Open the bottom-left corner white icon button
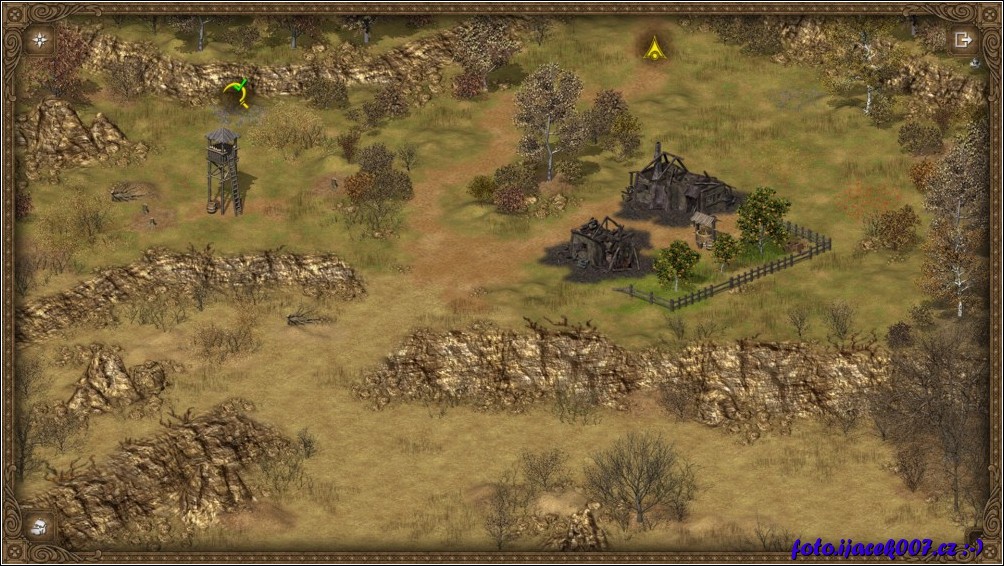 [39, 526]
